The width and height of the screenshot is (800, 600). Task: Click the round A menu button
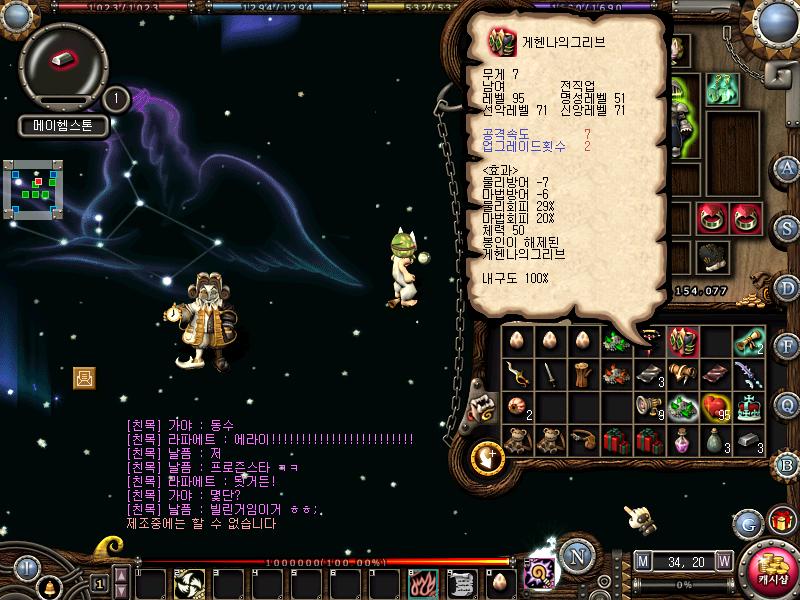(x=788, y=167)
